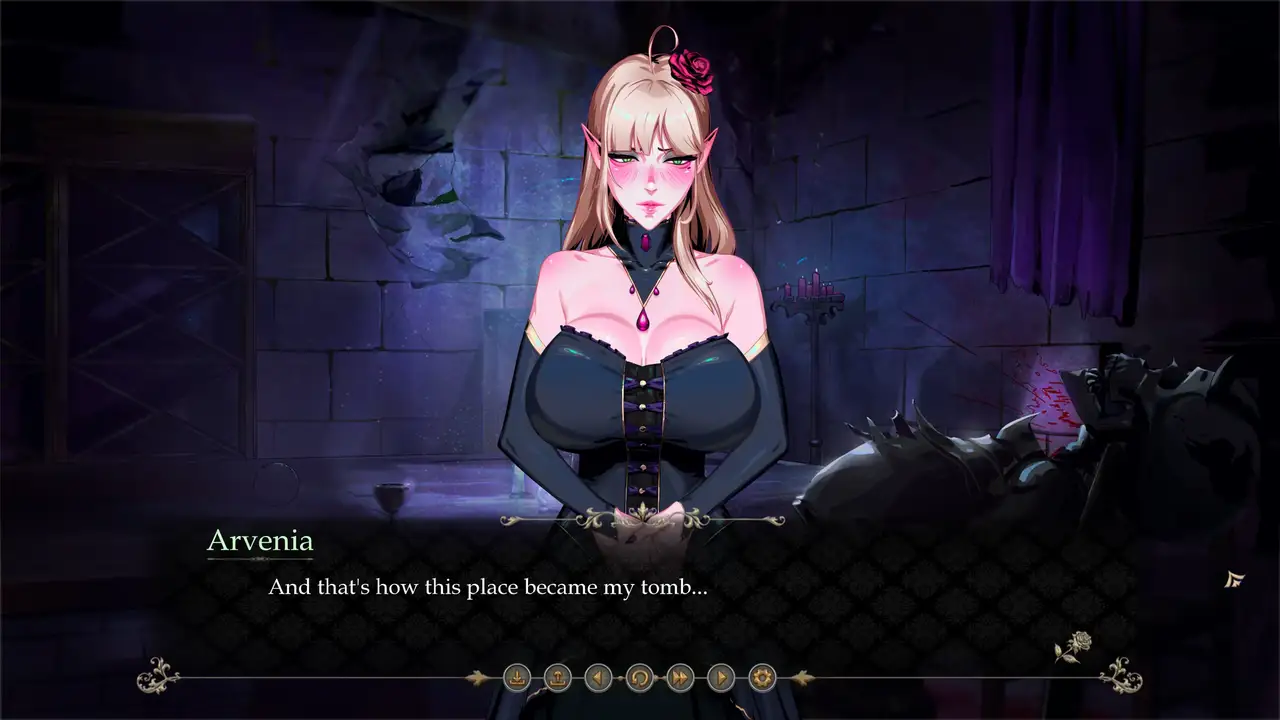Viewport: 1280px width, 720px height.
Task: Open settings with the gear button
Action: [762, 678]
